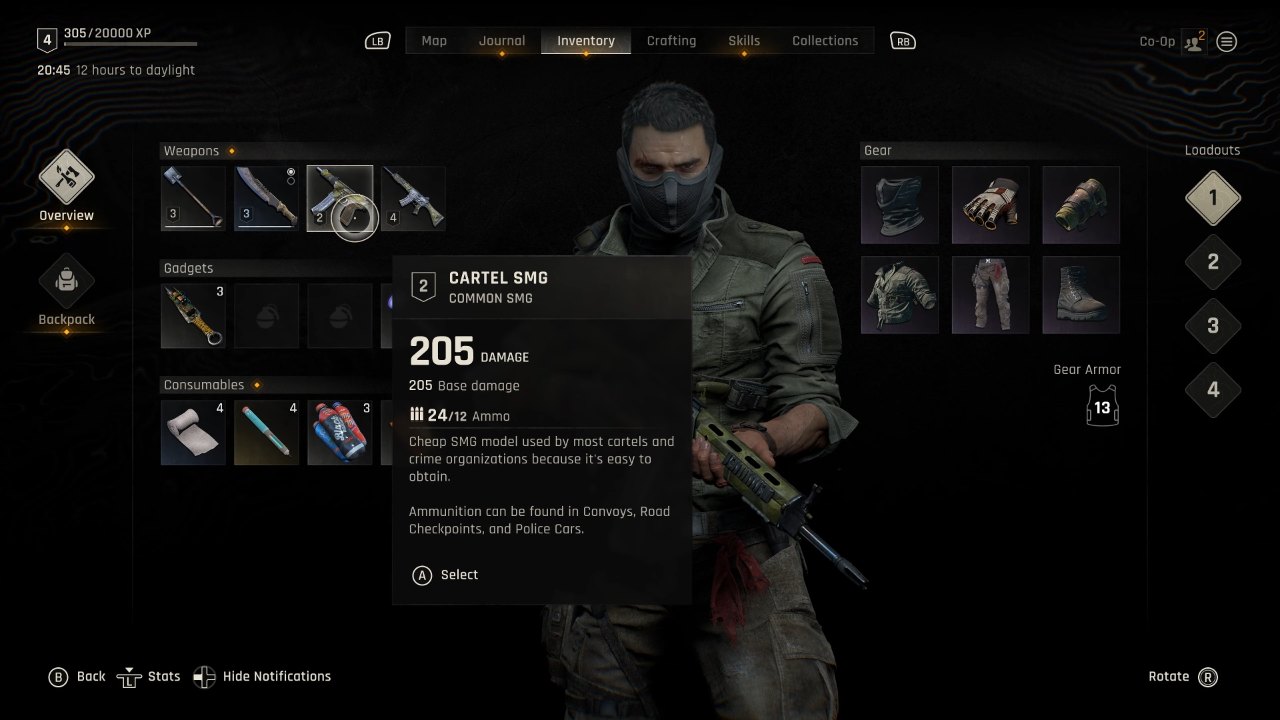Select the Gear Armor vest icon
Image resolution: width=1280 pixels, height=720 pixels.
(x=1101, y=404)
